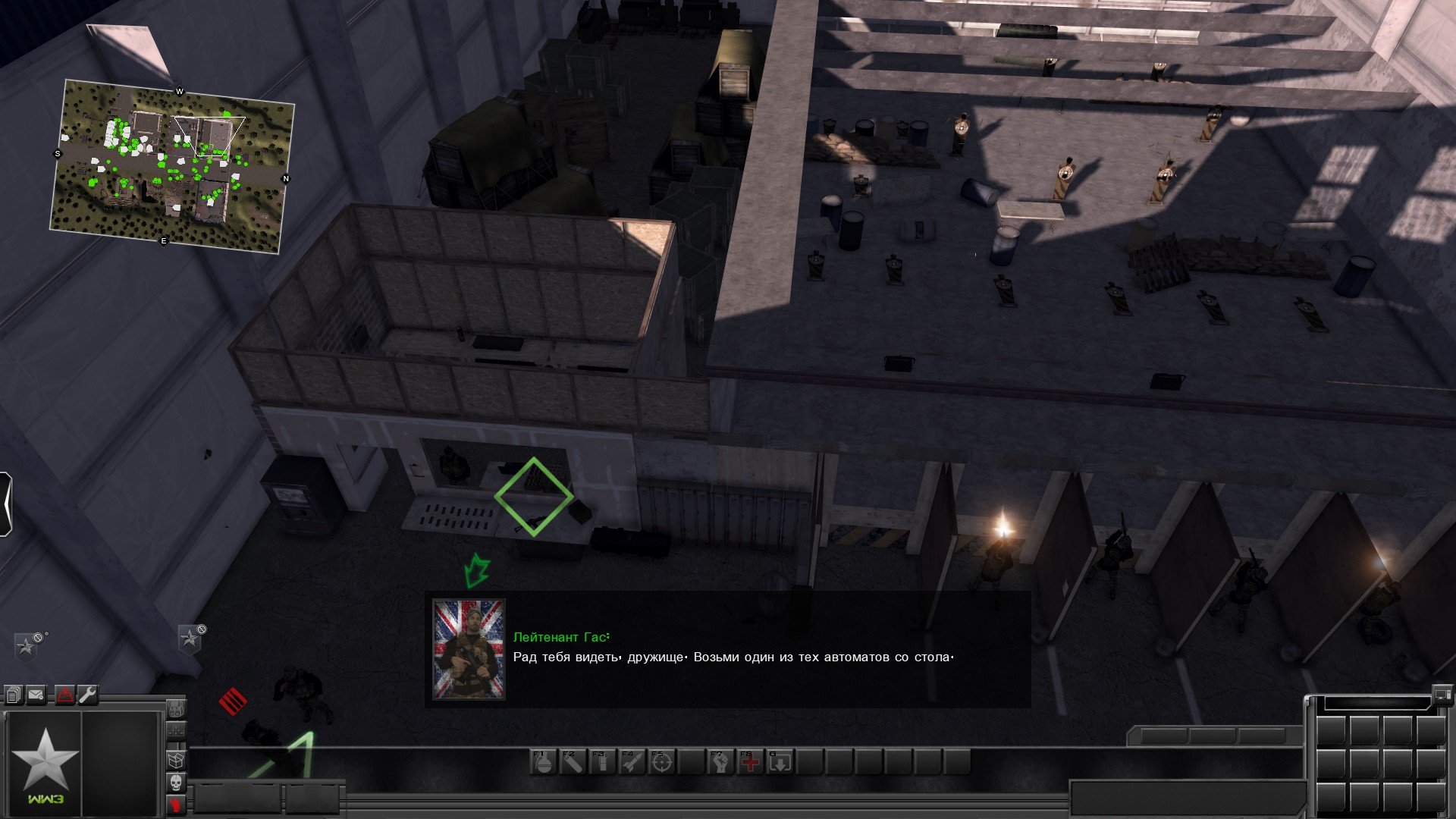Select the F3 smoke canister ability
The height and width of the screenshot is (819, 1456).
[601, 762]
